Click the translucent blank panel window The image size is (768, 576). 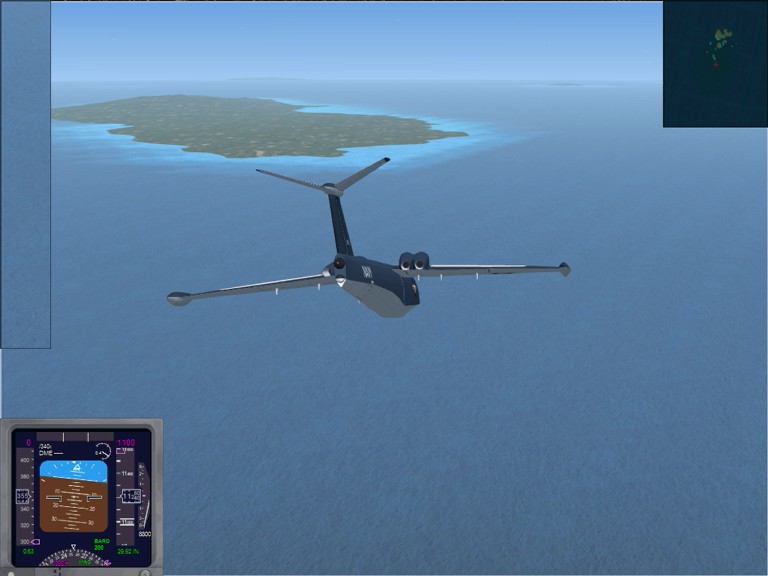click(25, 175)
